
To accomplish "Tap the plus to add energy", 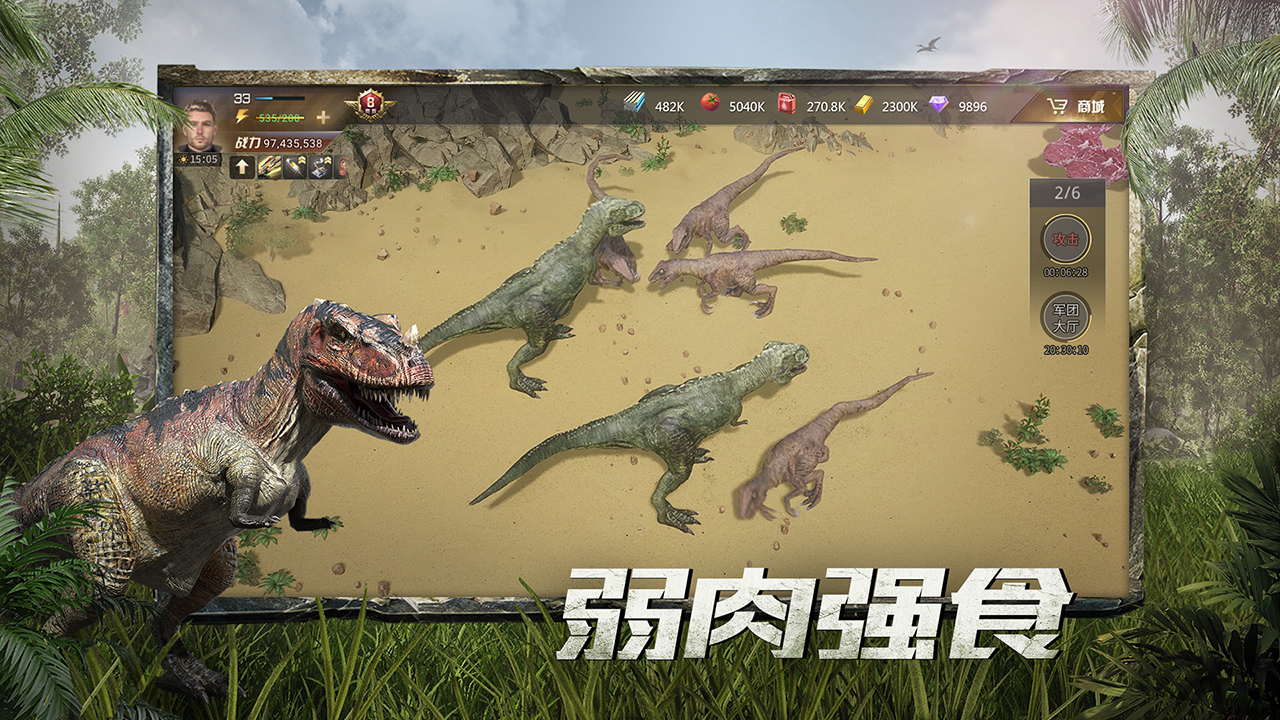I will 323,116.
